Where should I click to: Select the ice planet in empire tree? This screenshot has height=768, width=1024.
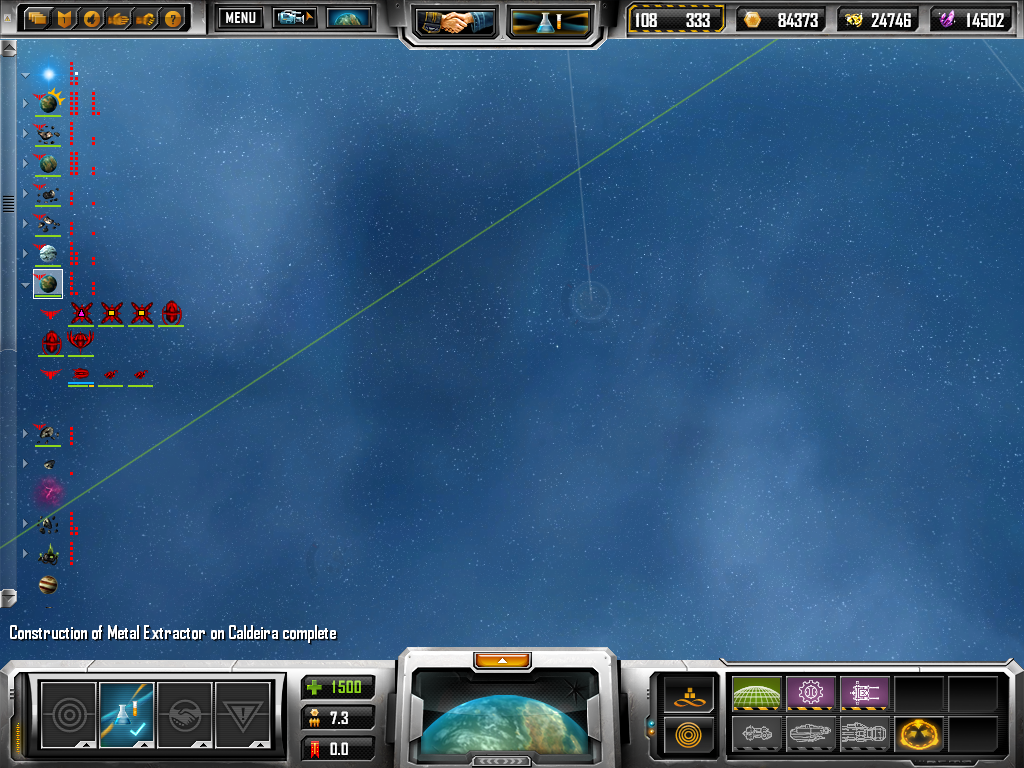48,253
